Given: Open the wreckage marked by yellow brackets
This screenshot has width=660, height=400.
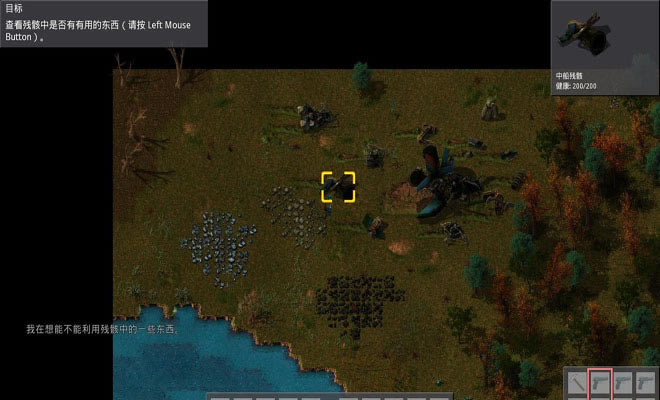Looking at the screenshot, I should [338, 186].
